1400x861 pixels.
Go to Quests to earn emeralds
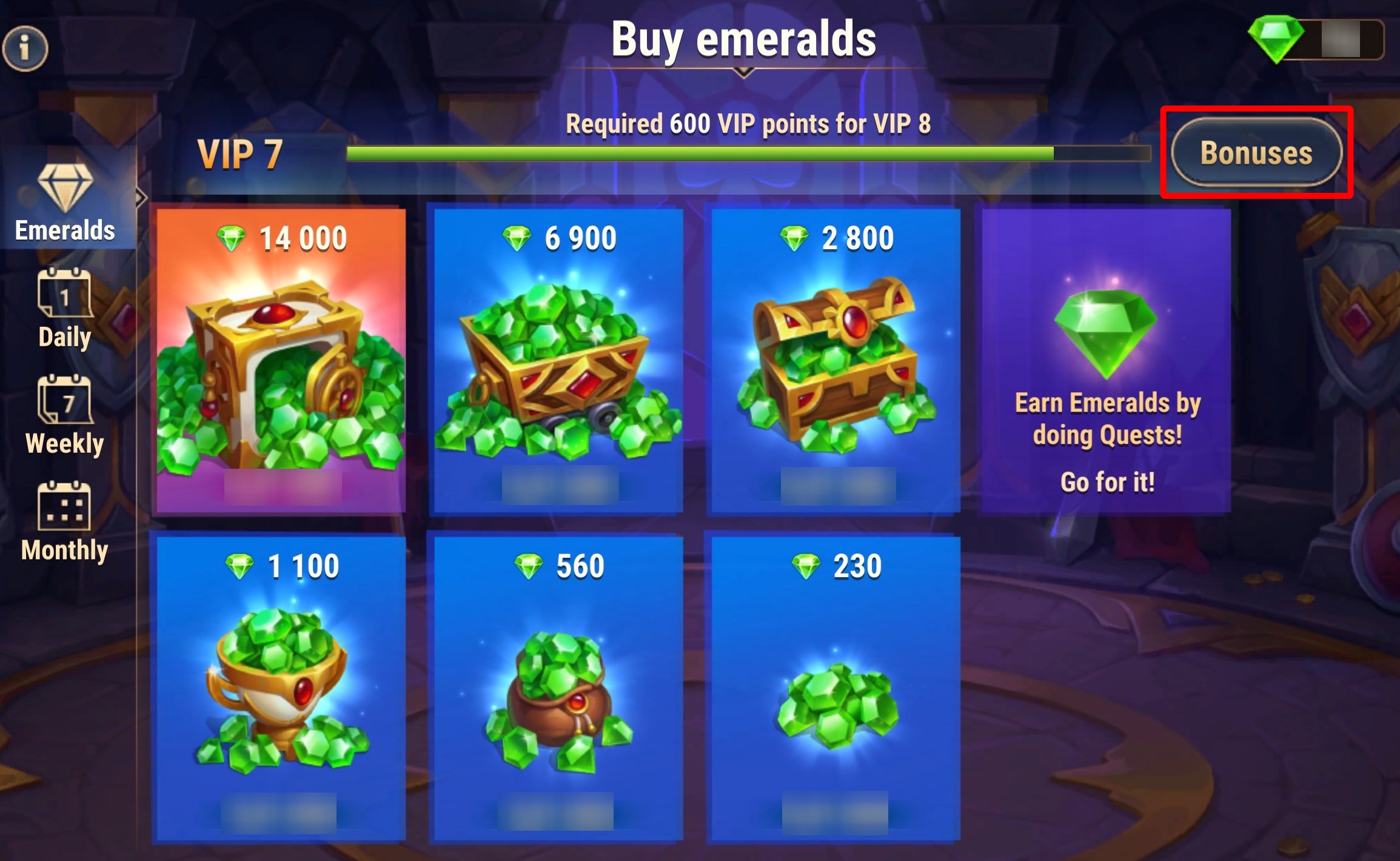[1107, 361]
